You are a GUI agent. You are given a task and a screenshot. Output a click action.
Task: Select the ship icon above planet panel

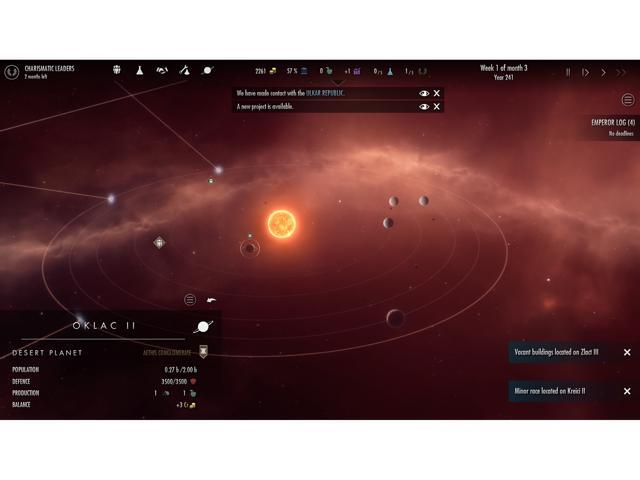[x=212, y=300]
